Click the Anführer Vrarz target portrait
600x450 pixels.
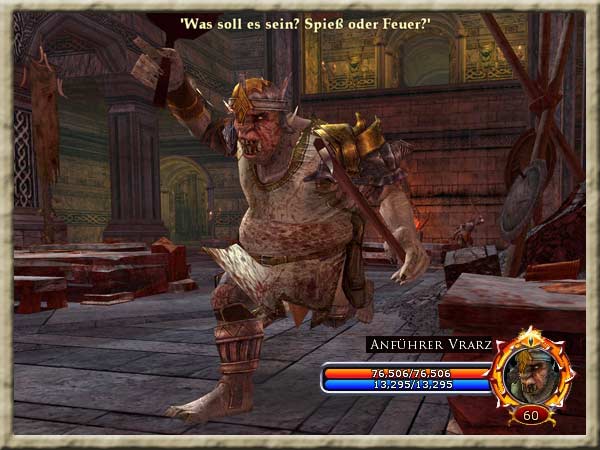[531, 368]
